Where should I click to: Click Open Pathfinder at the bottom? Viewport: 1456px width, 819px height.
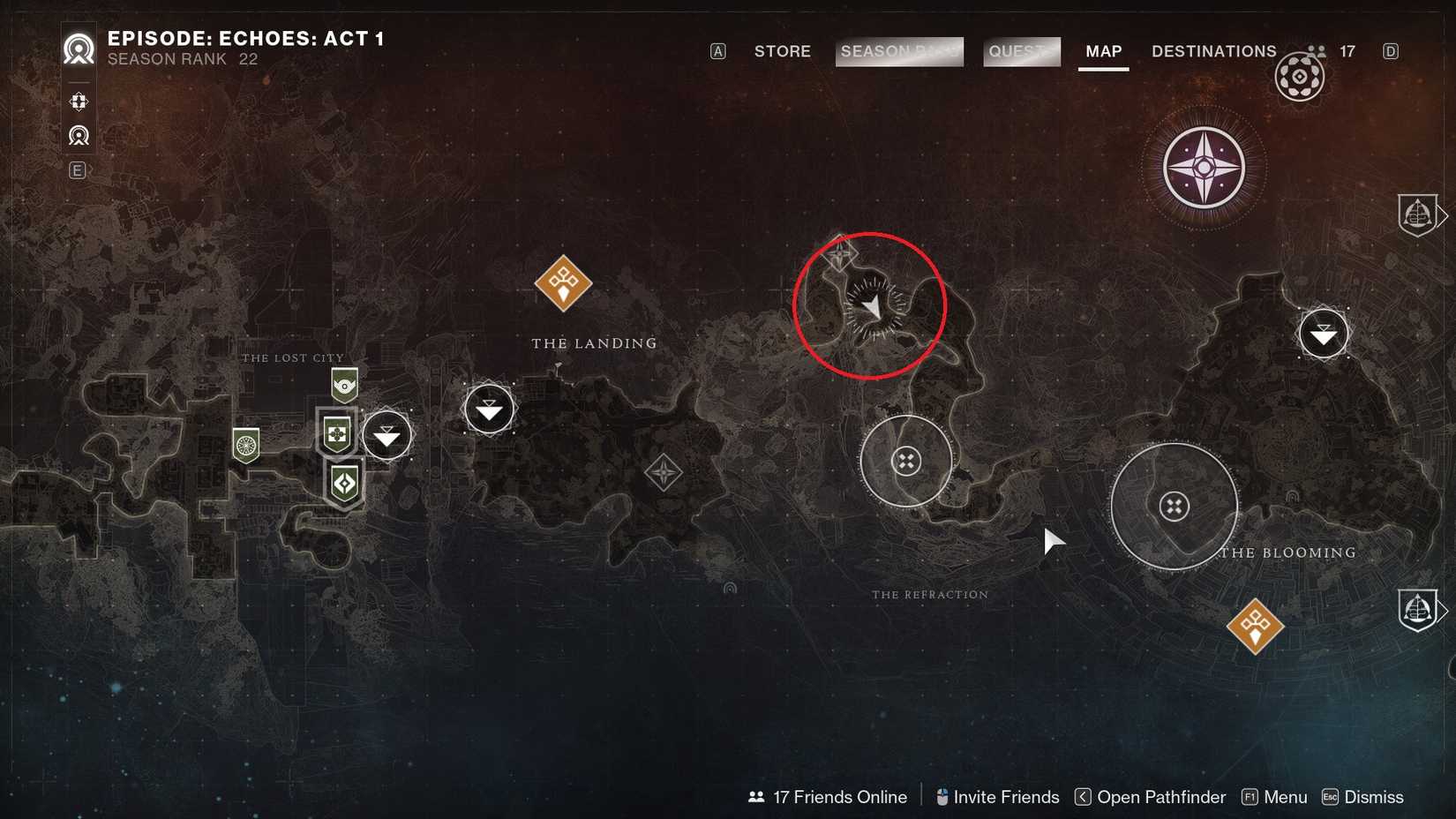pyautogui.click(x=1160, y=796)
